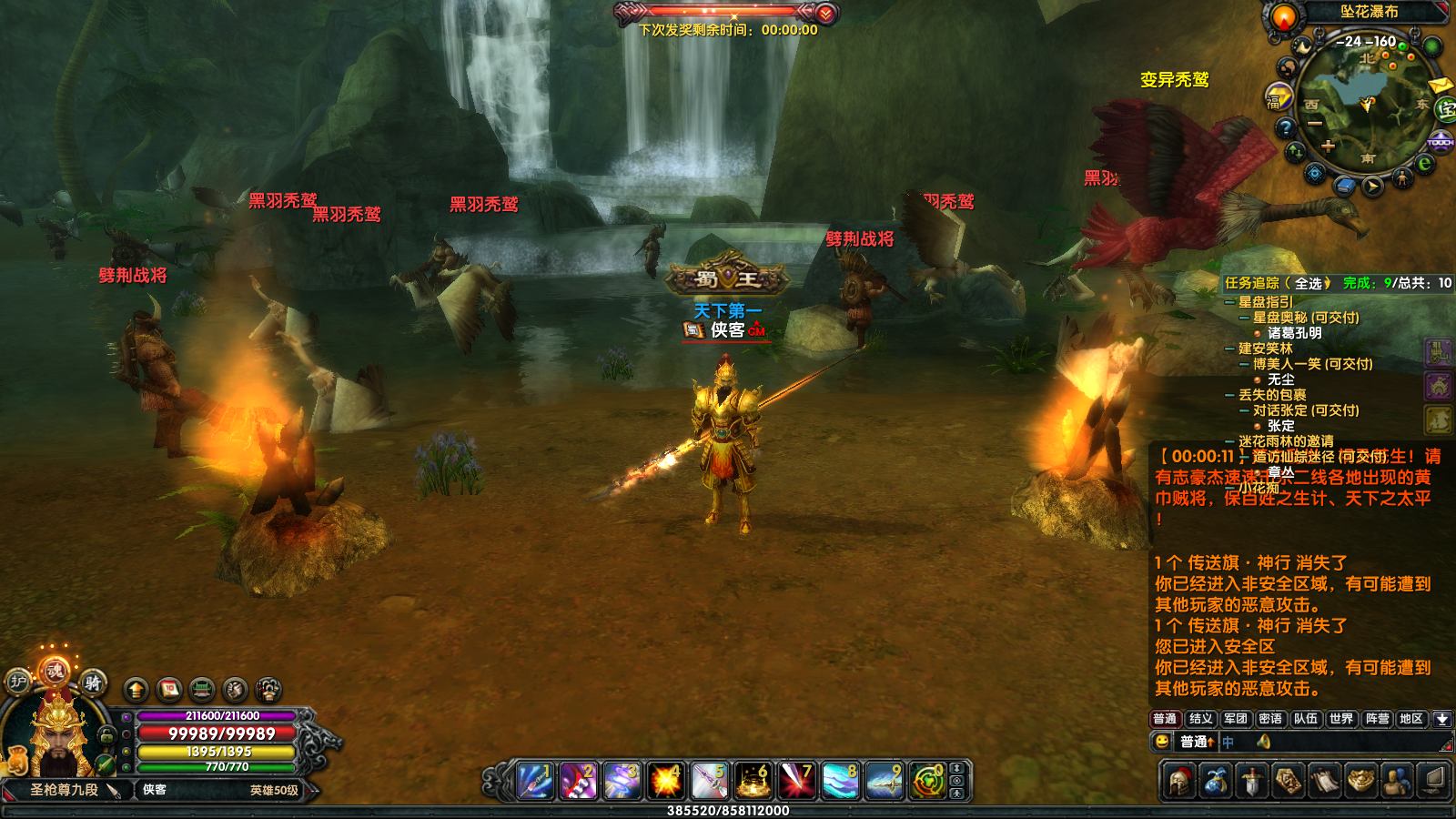The height and width of the screenshot is (819, 1456).
Task: Click the blue question mark help button
Action: [1285, 127]
